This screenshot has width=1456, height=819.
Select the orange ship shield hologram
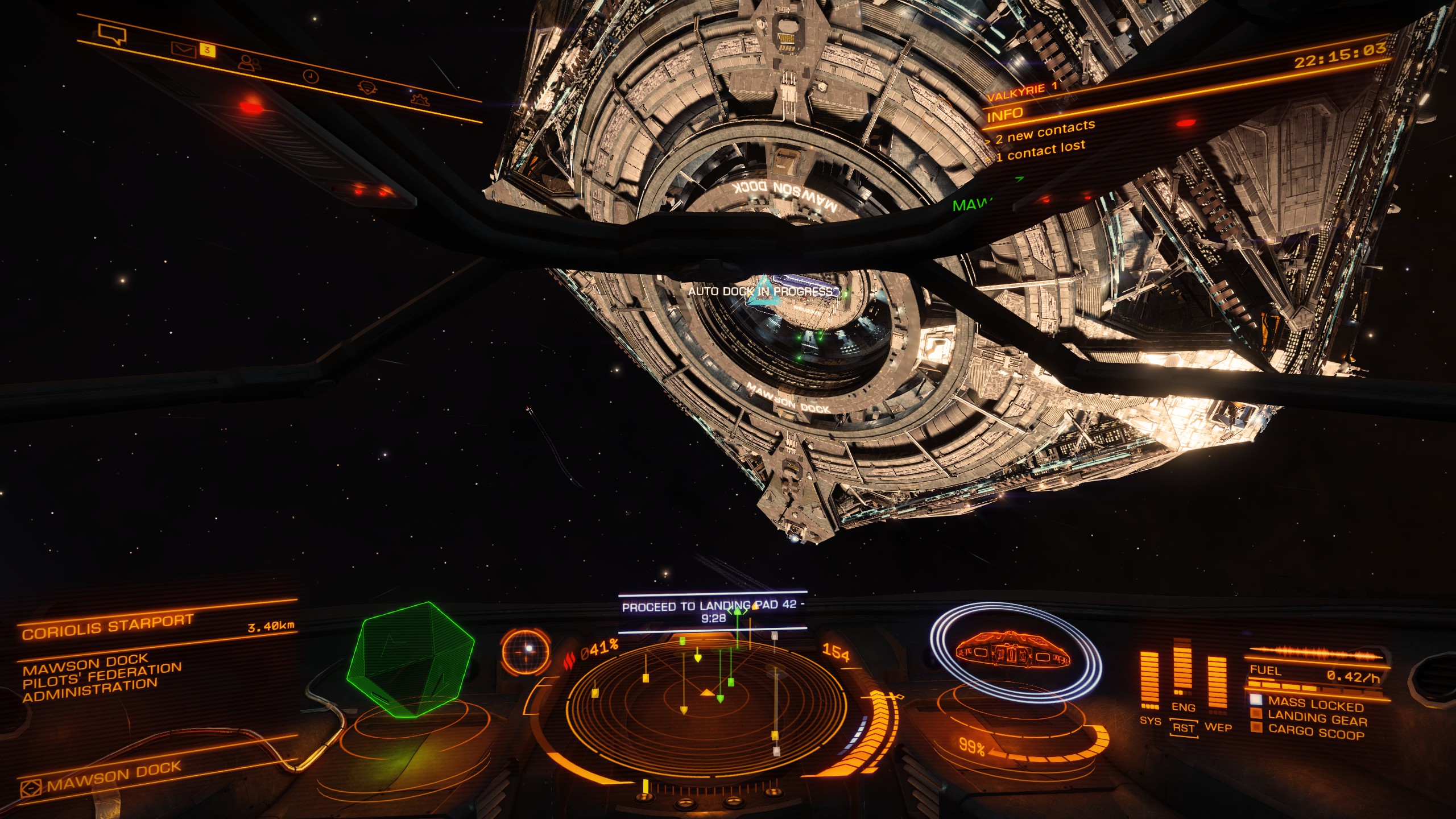(1014, 652)
